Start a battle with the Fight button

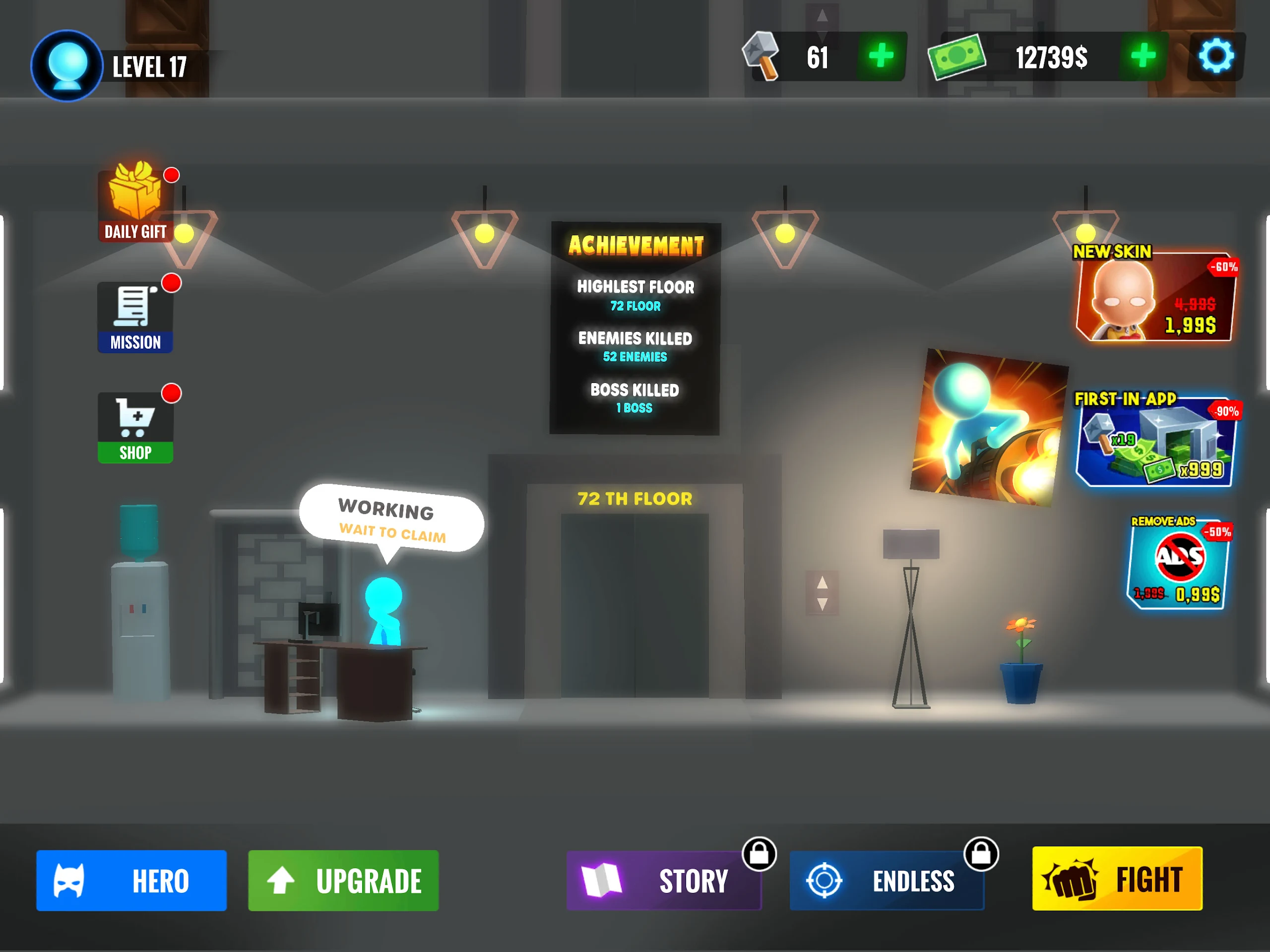point(1117,879)
